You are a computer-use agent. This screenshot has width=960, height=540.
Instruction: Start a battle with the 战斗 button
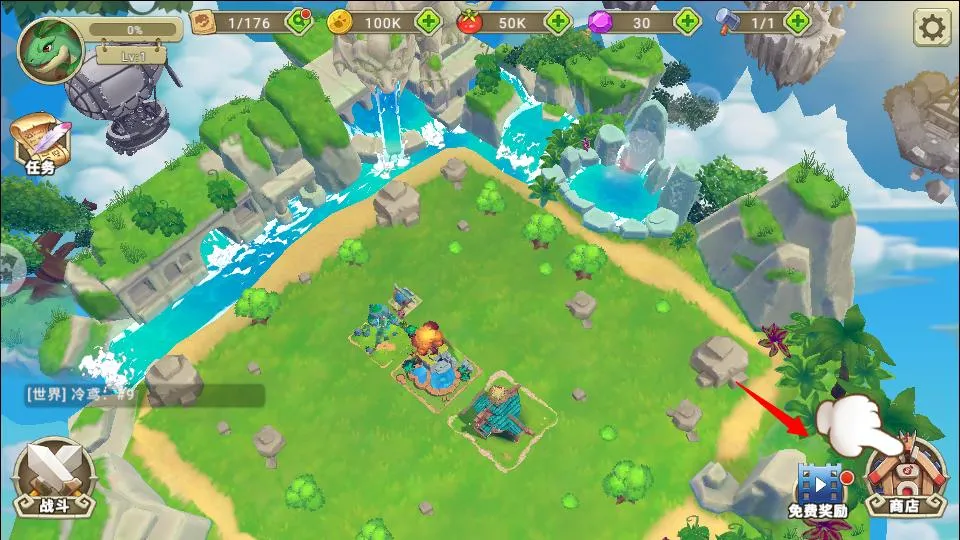point(54,476)
